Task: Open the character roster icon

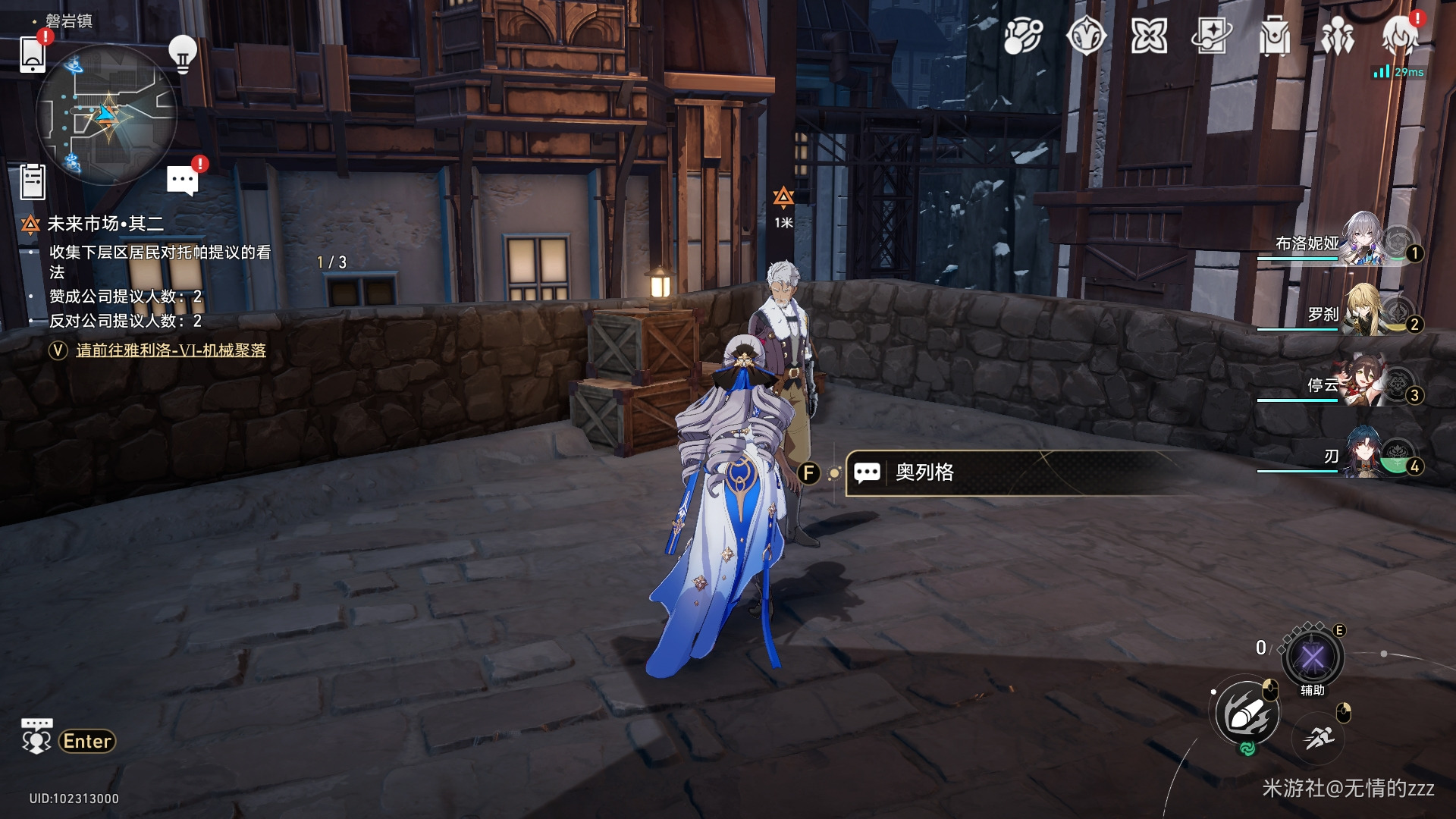Action: point(1337,36)
